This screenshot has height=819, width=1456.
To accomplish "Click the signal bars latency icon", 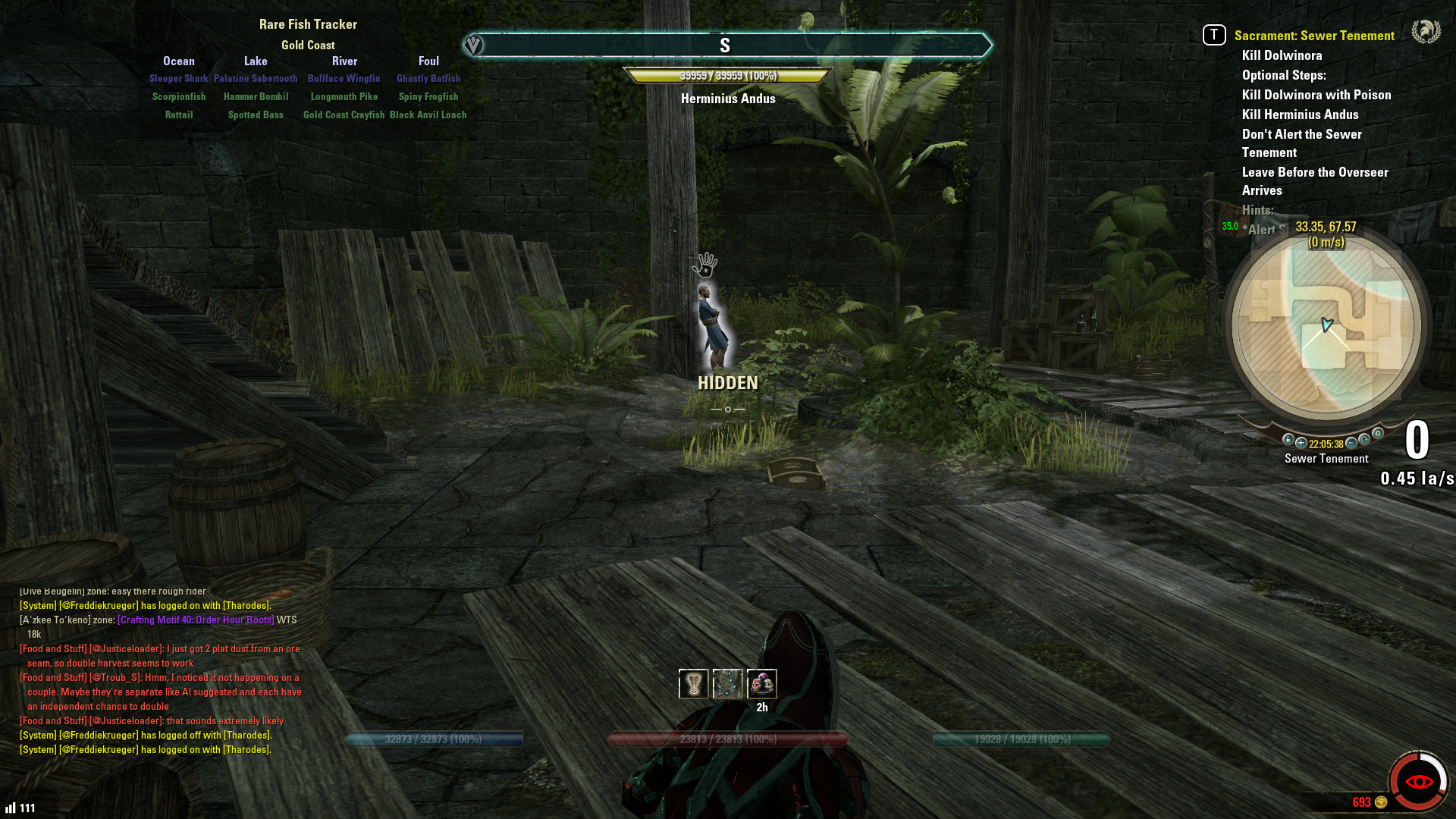I will click(x=11, y=808).
